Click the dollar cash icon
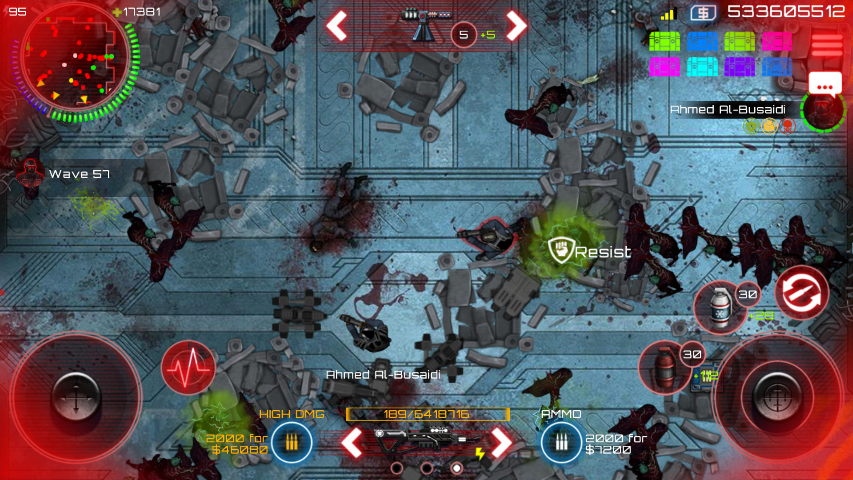 click(704, 13)
